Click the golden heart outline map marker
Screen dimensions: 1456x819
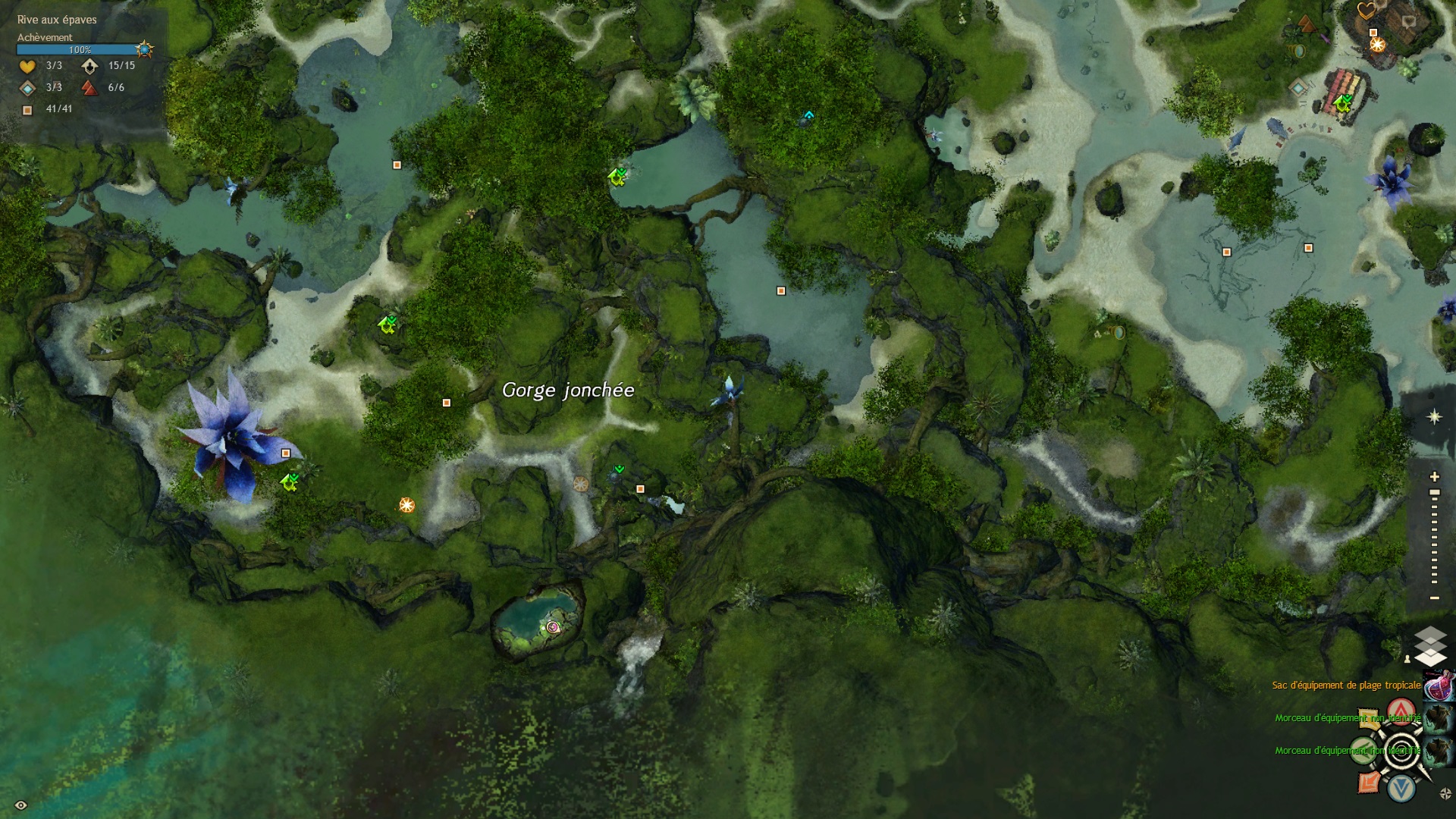click(x=1365, y=11)
